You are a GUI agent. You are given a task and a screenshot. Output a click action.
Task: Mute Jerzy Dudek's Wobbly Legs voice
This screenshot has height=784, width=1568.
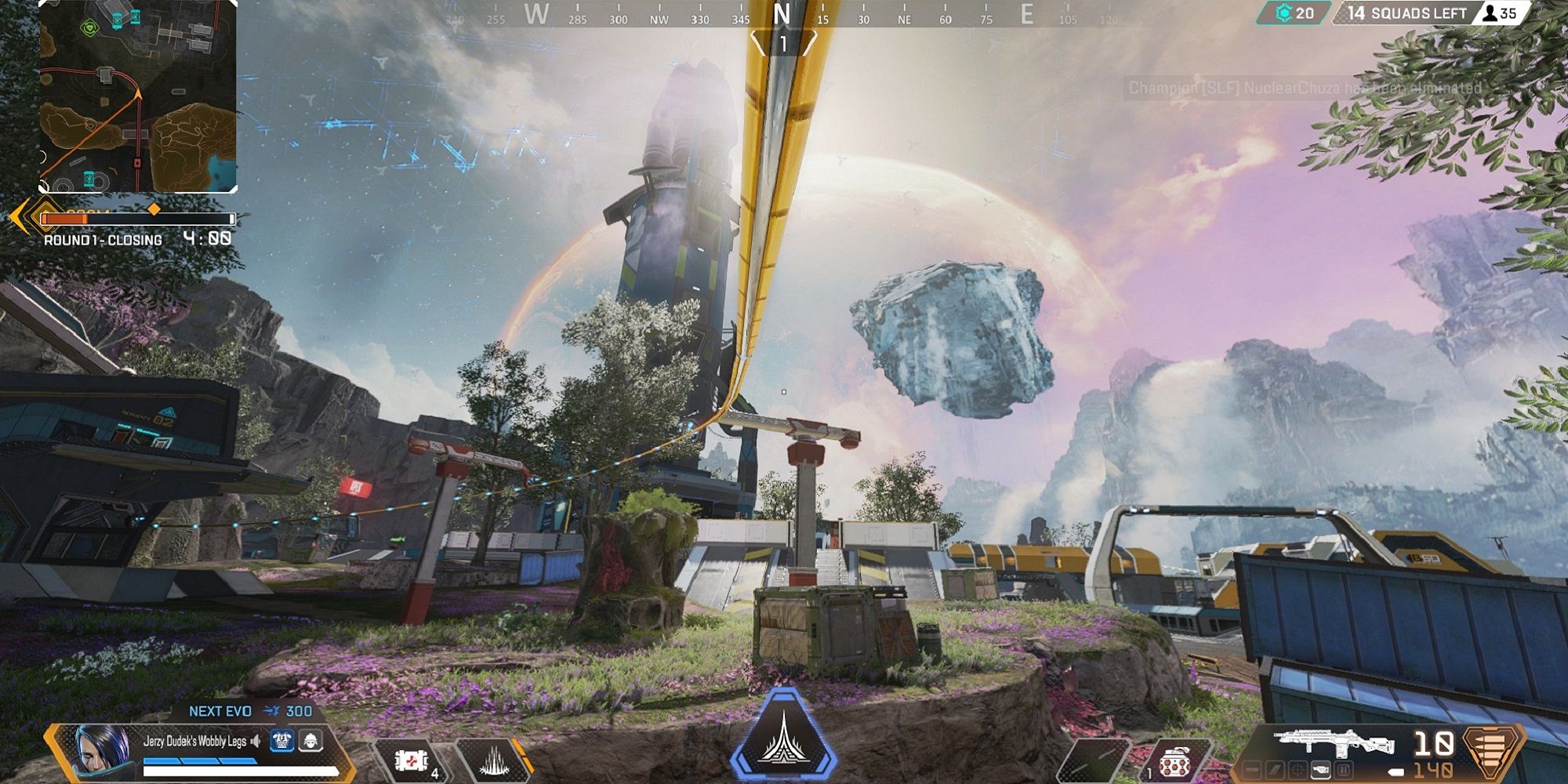pos(256,742)
